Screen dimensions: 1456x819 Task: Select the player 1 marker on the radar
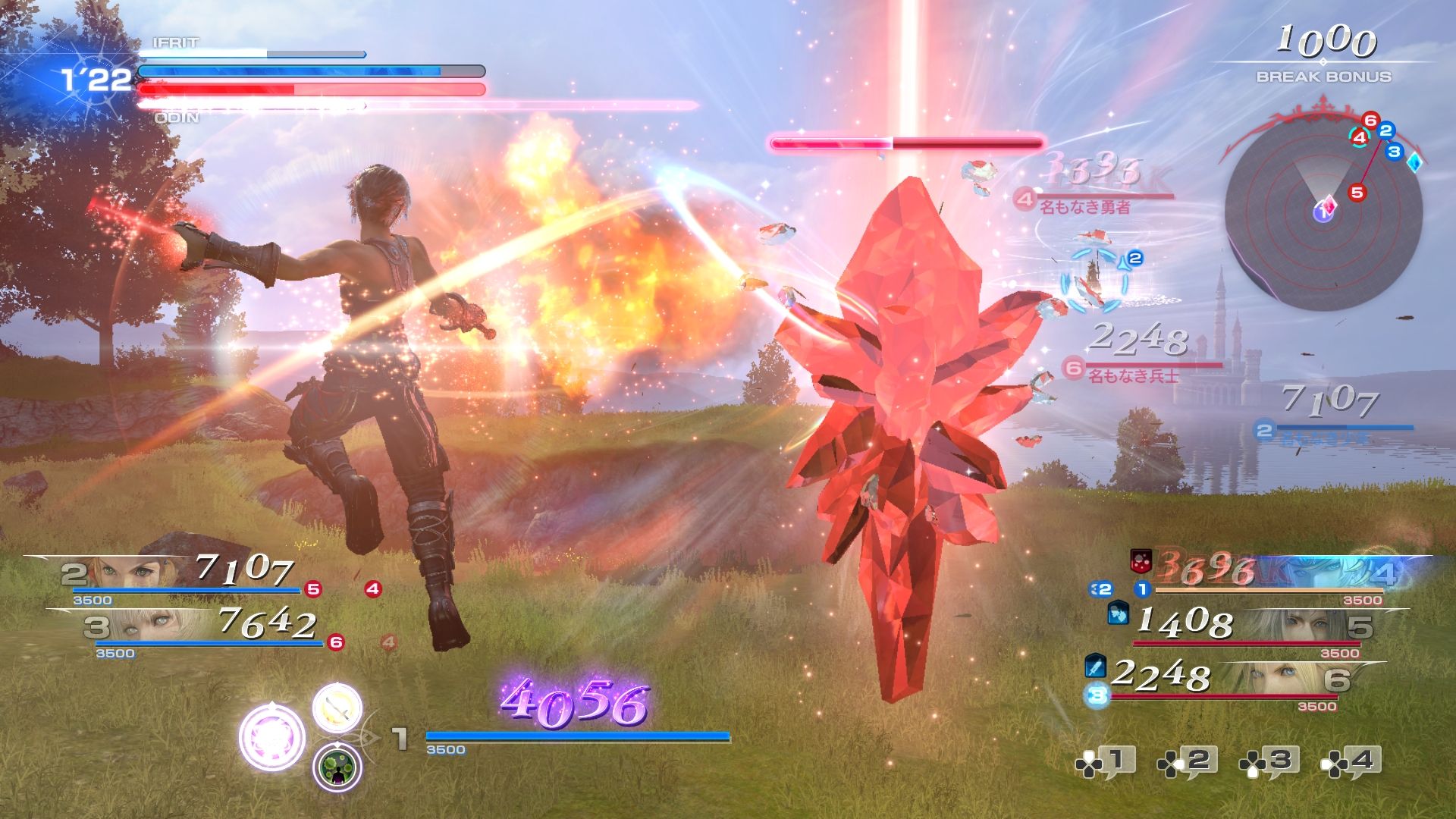click(x=1323, y=213)
